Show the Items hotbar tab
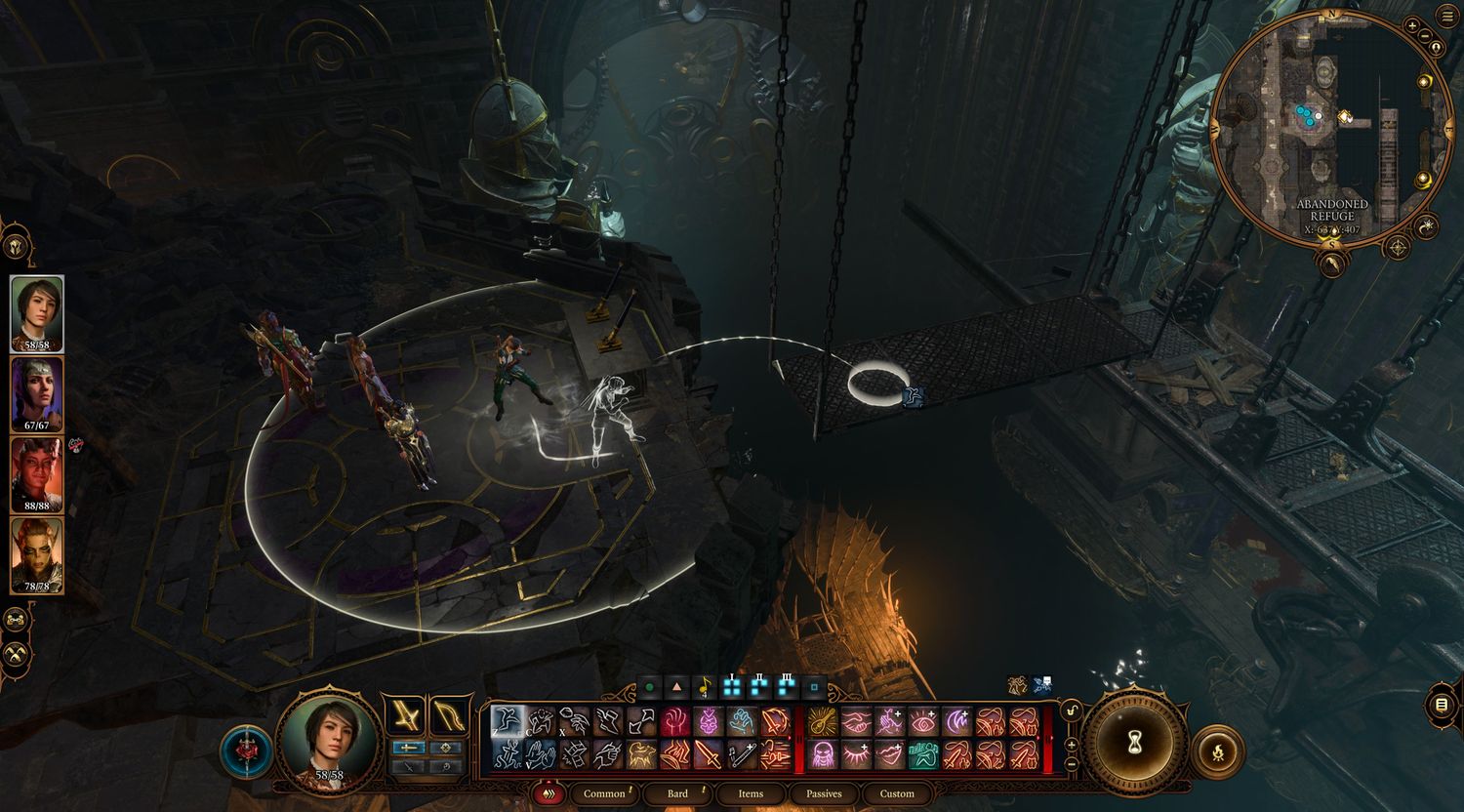 751,793
